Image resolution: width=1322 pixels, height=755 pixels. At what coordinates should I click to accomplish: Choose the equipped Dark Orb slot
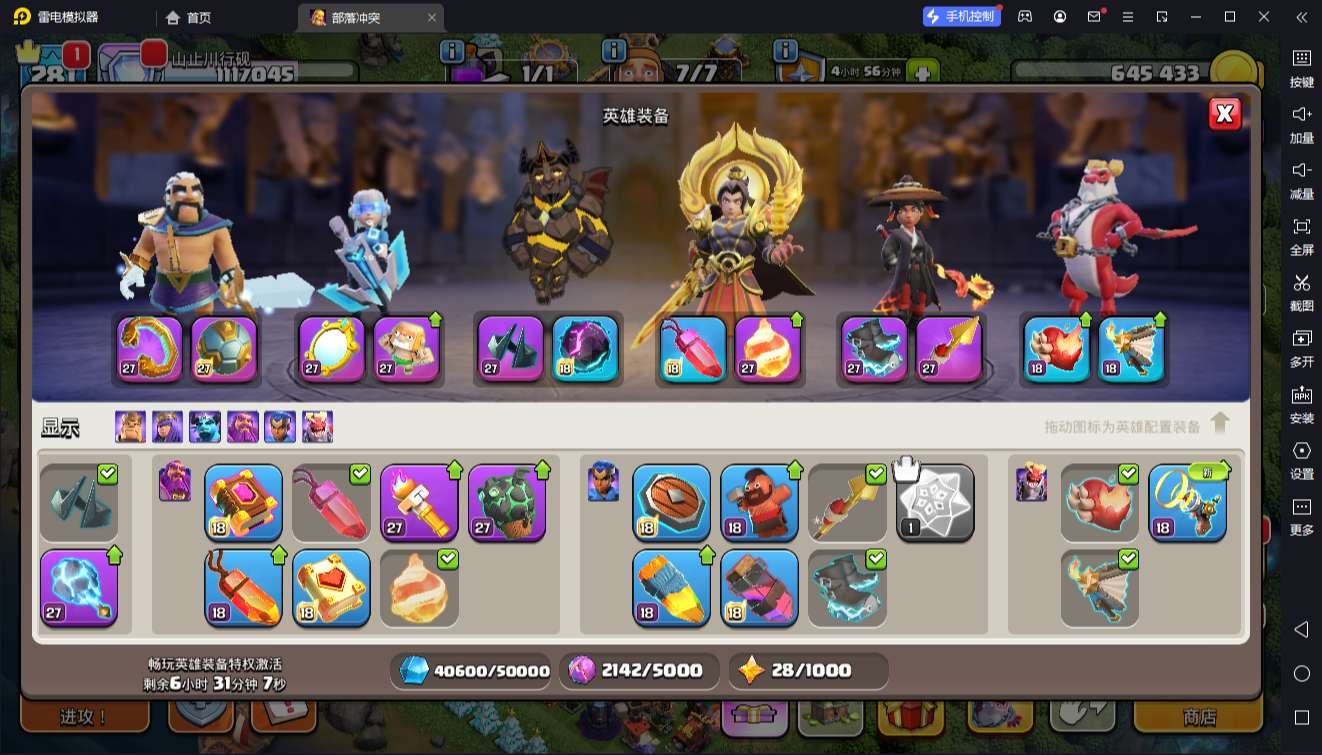click(x=585, y=349)
